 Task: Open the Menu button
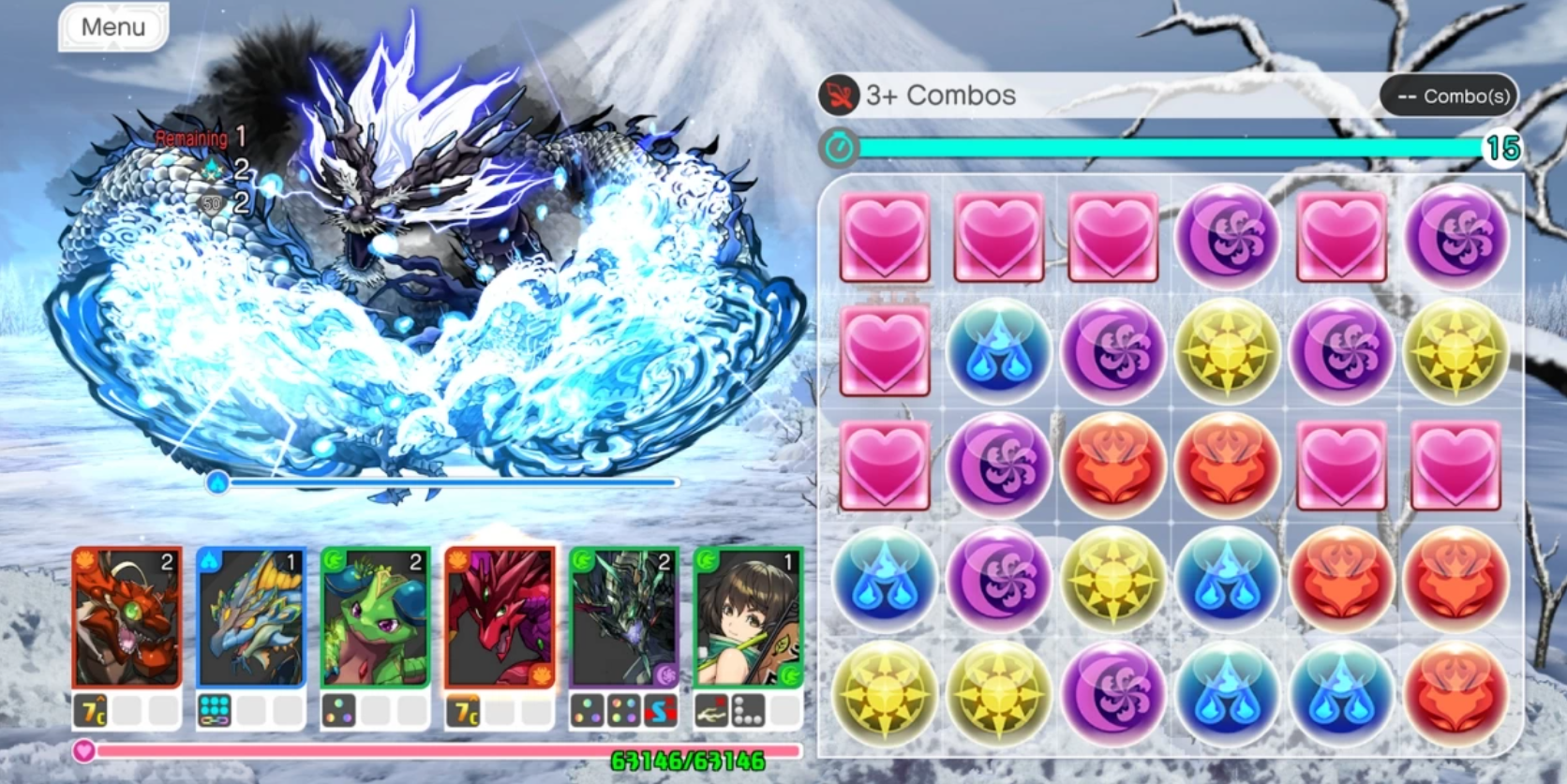click(x=113, y=27)
